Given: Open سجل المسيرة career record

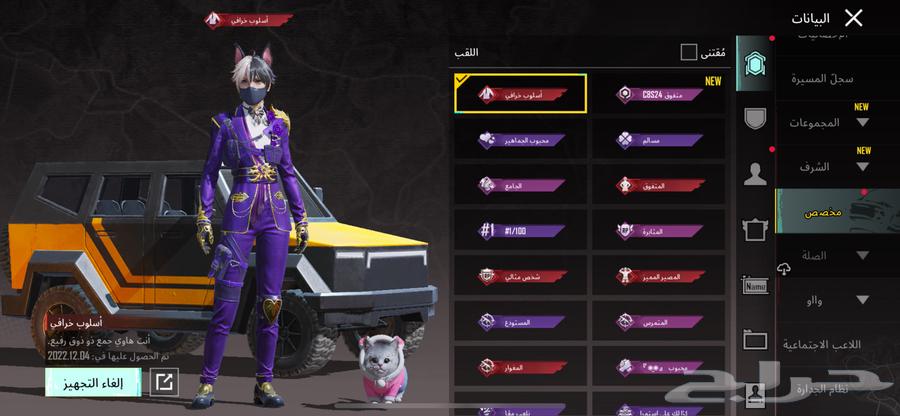Looking at the screenshot, I should 822,78.
